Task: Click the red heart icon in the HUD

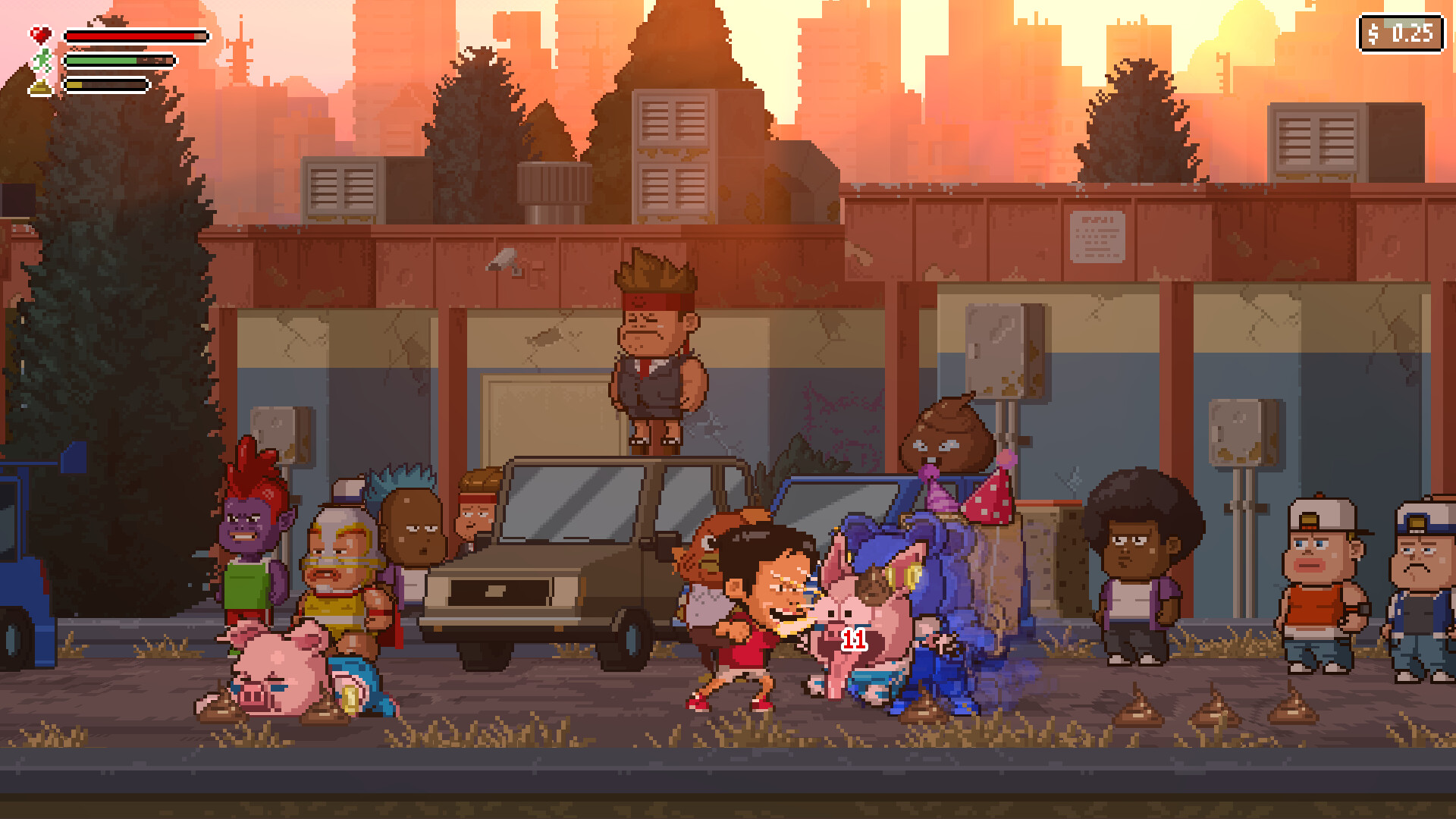Action: (x=42, y=33)
